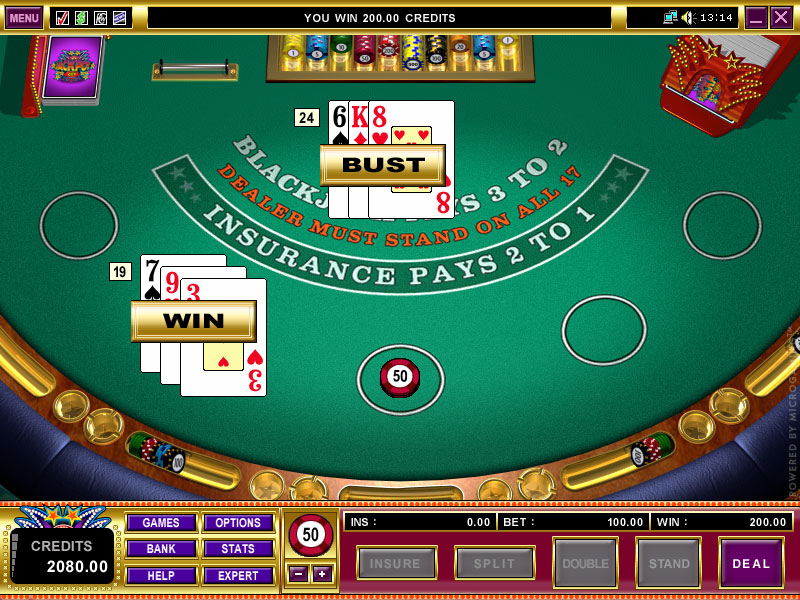Toggle the sound speaker icon
800x600 pixels.
(690, 17)
